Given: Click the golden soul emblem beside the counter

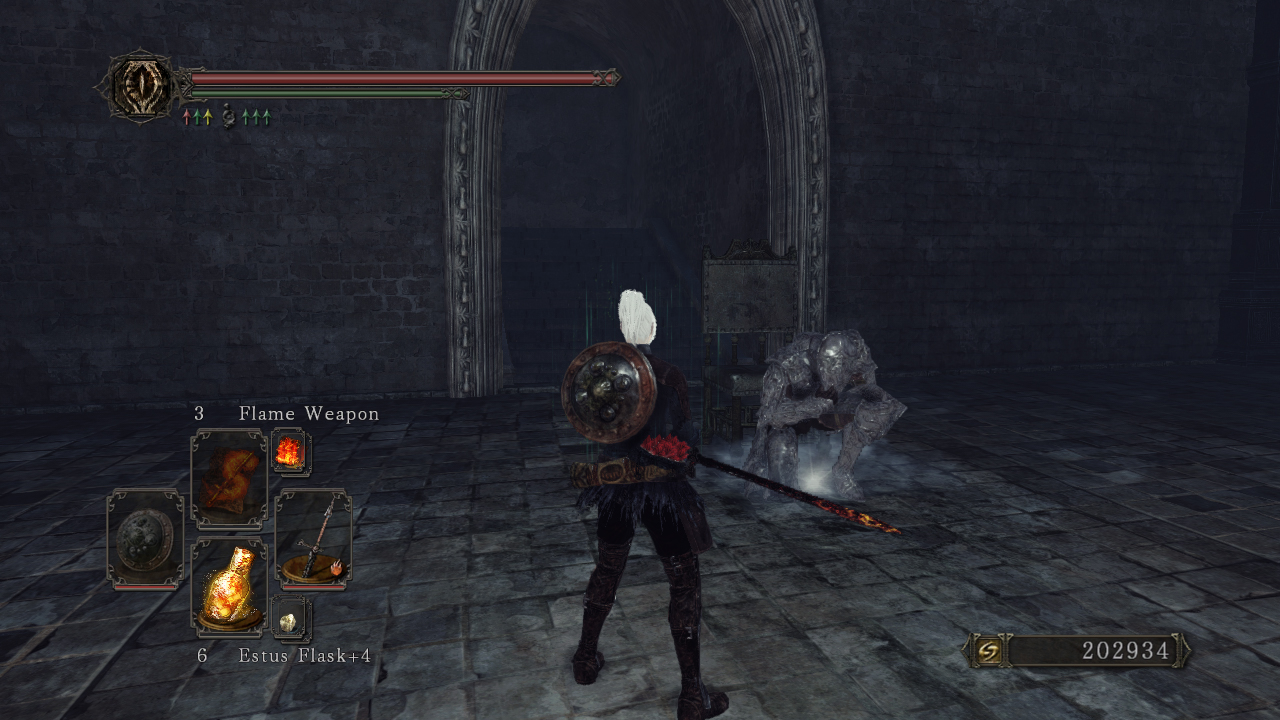Looking at the screenshot, I should pyautogui.click(x=988, y=650).
